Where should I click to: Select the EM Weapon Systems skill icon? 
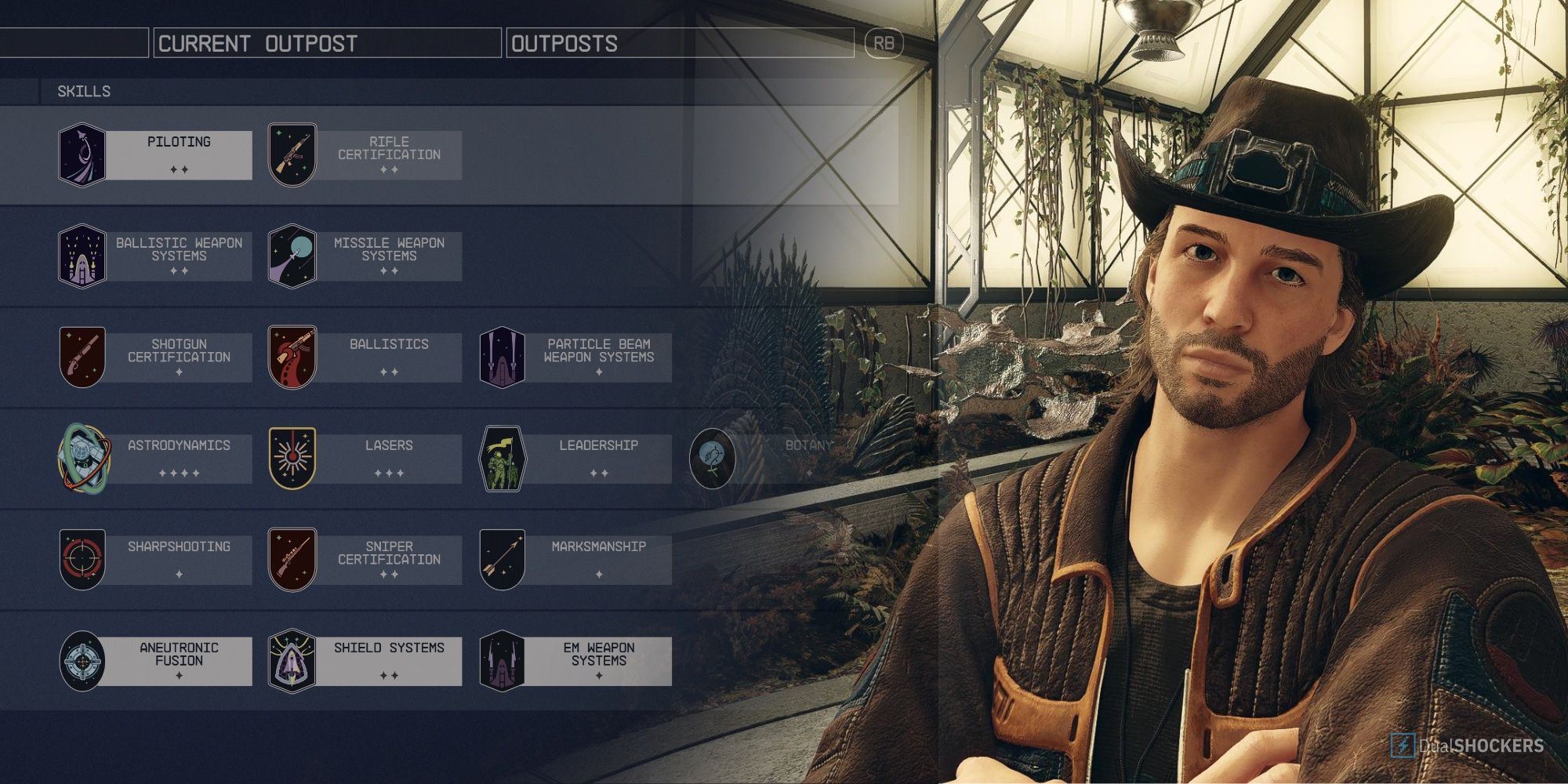502,659
